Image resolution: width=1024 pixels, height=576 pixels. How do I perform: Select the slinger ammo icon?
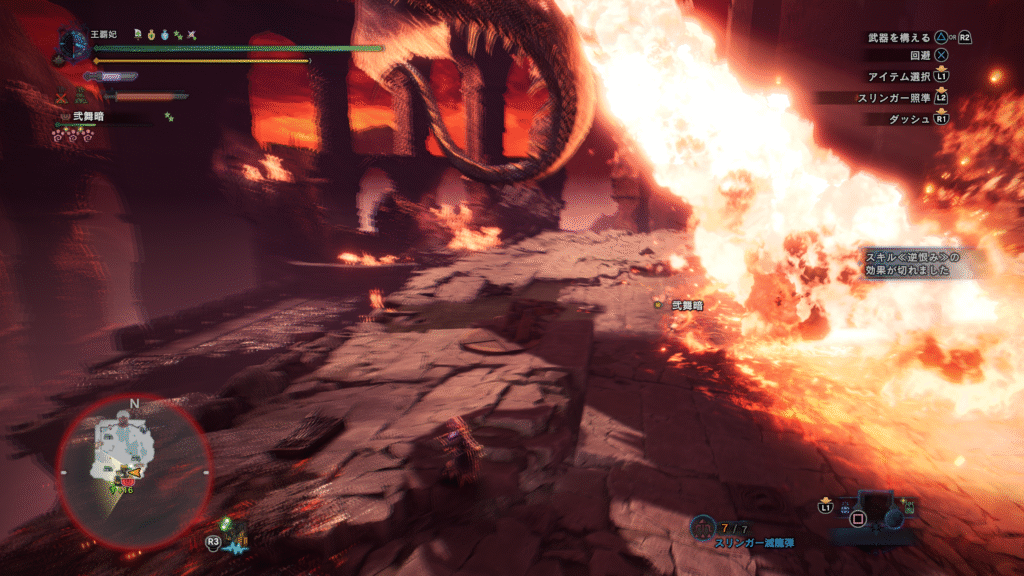[703, 526]
